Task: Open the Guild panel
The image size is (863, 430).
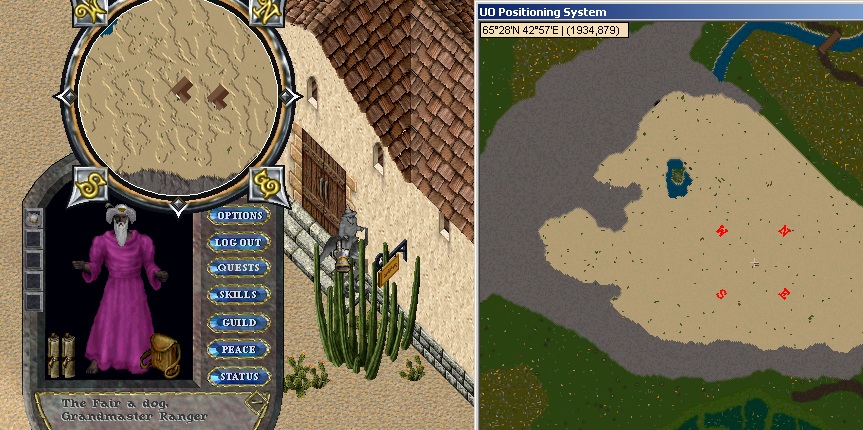Action: 238,322
